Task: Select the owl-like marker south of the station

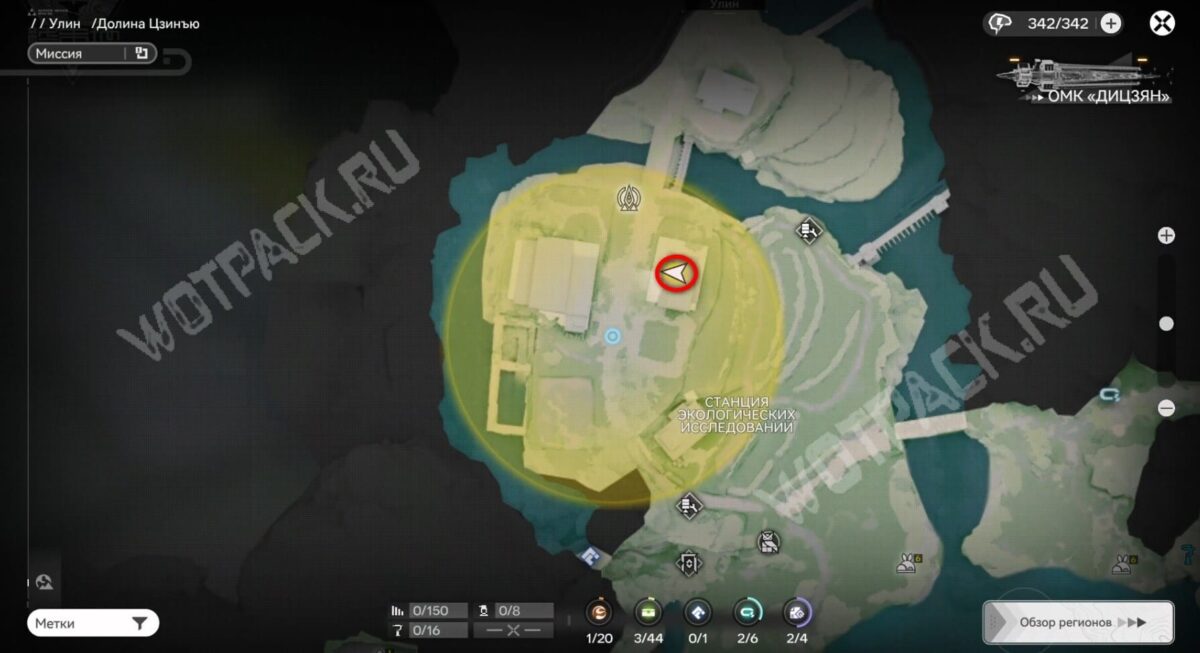Action: point(768,542)
